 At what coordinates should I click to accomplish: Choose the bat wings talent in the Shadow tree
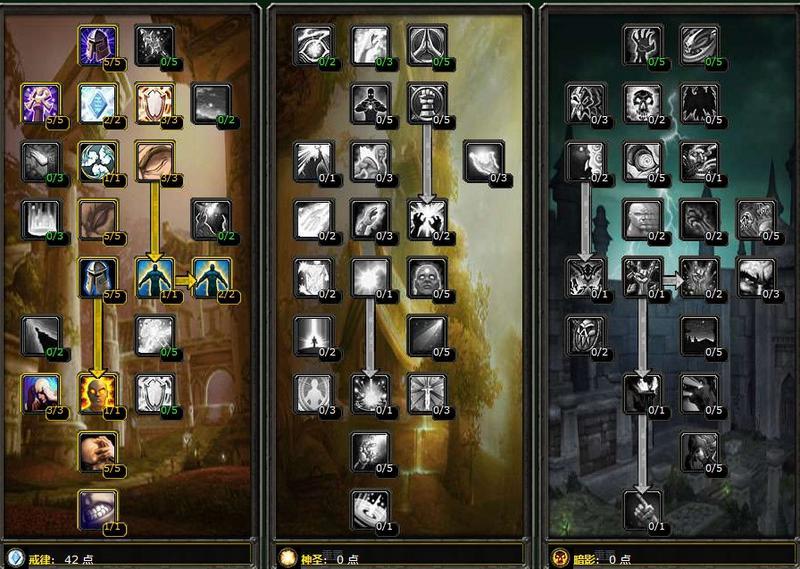[x=699, y=102]
